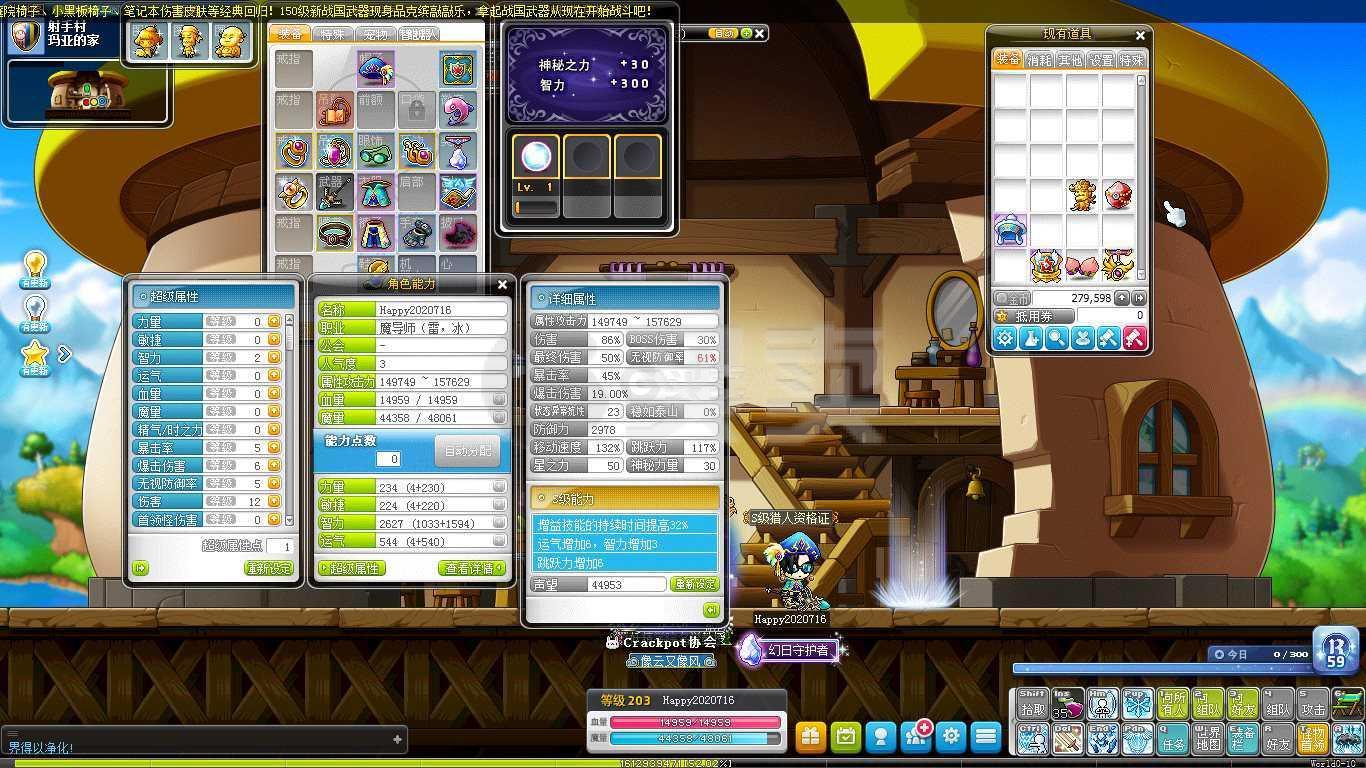Close the 角色能力 character stats window
Screen dimensions: 1366x768
[x=503, y=285]
